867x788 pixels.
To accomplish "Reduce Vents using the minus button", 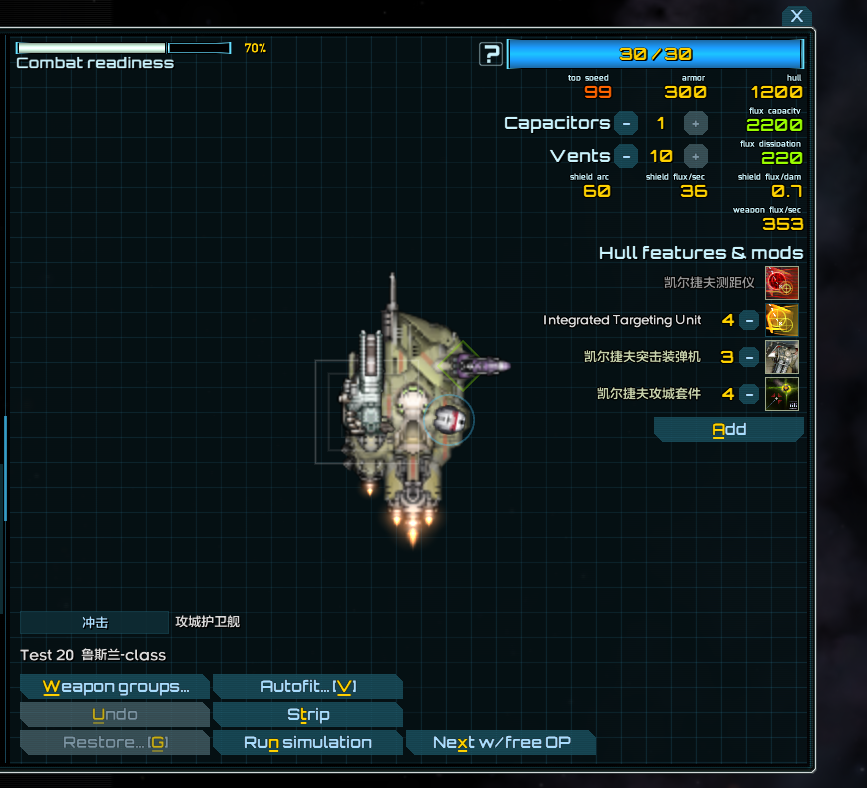I will 625,156.
